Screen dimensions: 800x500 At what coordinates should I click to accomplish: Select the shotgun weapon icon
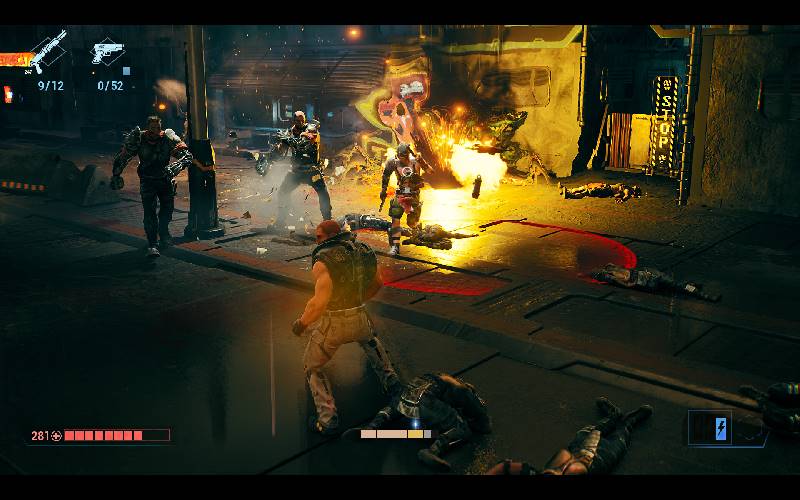[x=48, y=49]
